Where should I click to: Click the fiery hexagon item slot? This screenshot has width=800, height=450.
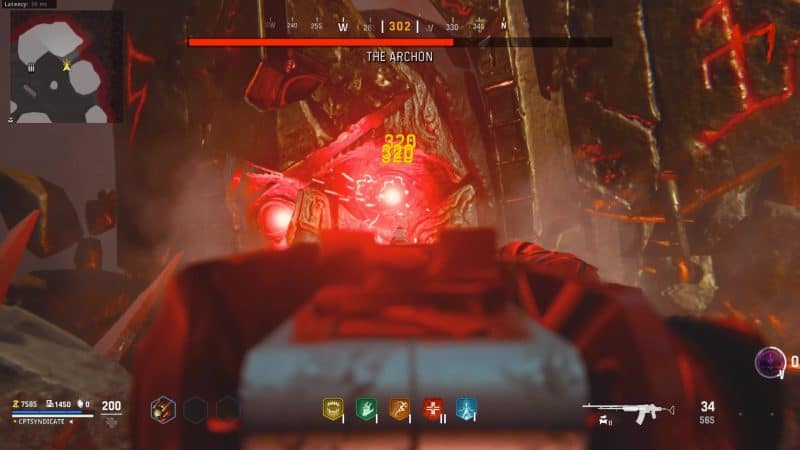pos(163,408)
